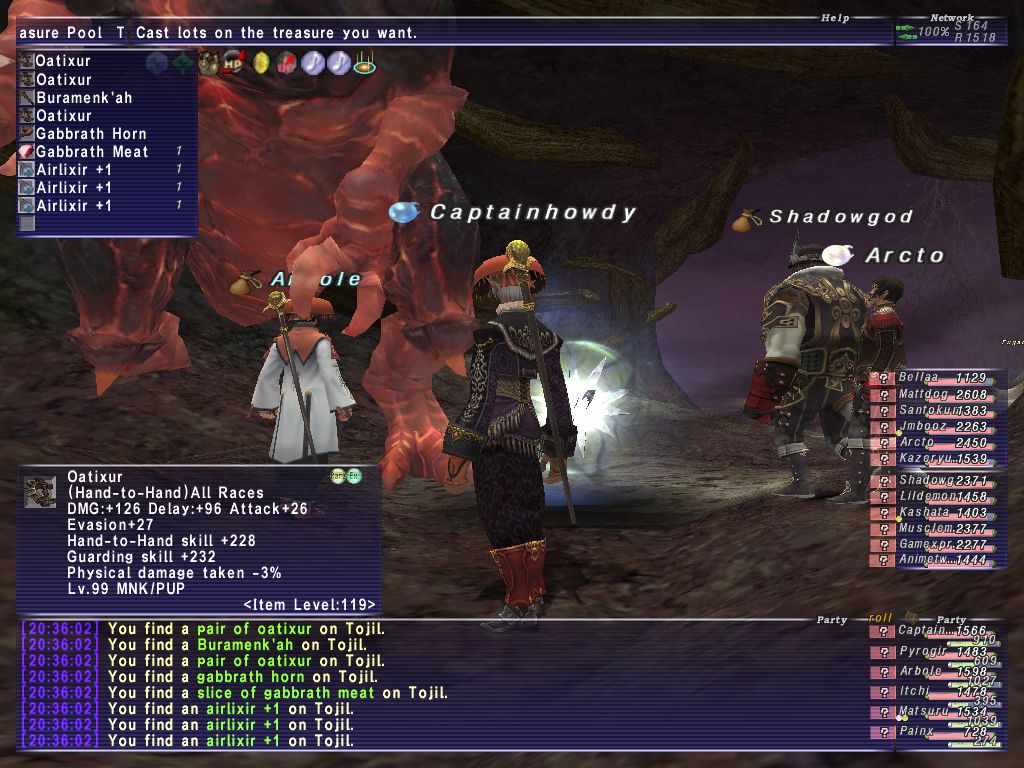Select Arcto's row in the alliance list

pos(935,443)
